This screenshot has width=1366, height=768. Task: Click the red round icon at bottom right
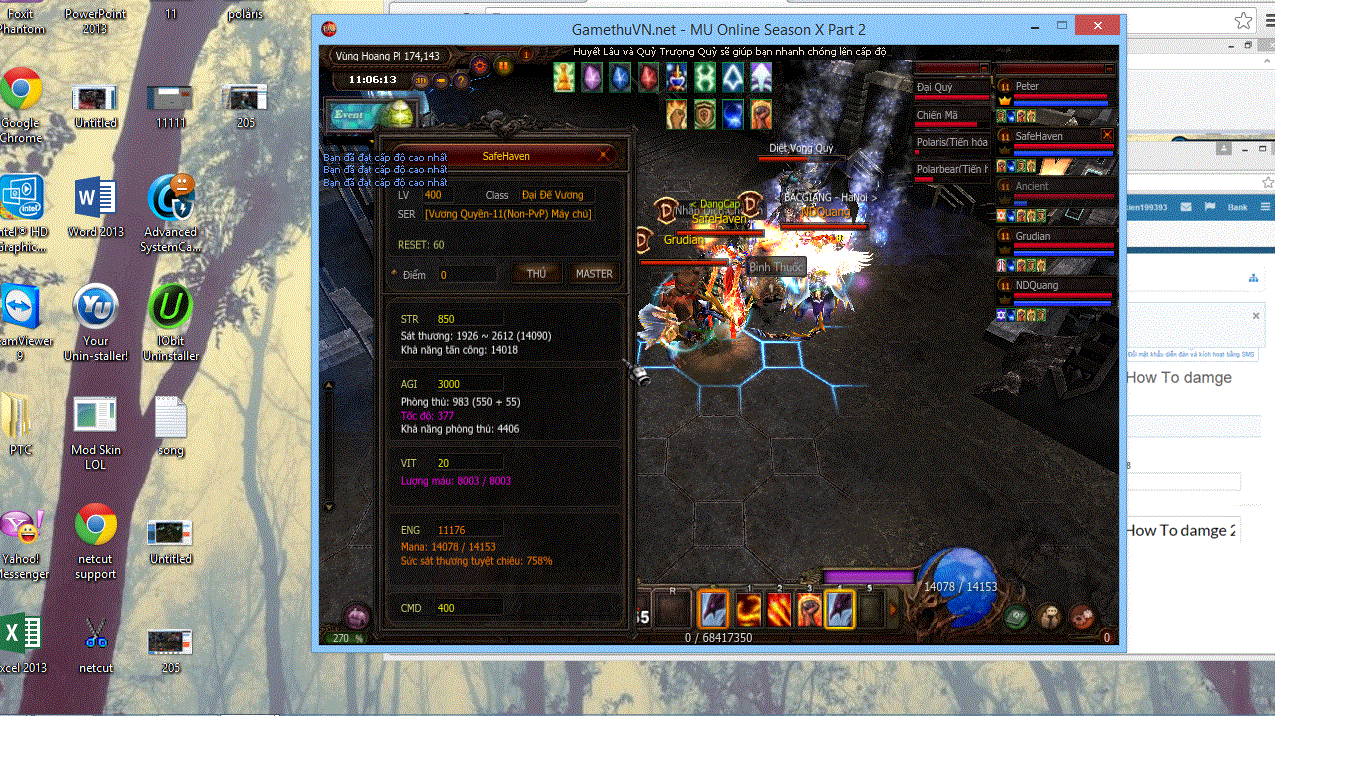tap(1080, 617)
